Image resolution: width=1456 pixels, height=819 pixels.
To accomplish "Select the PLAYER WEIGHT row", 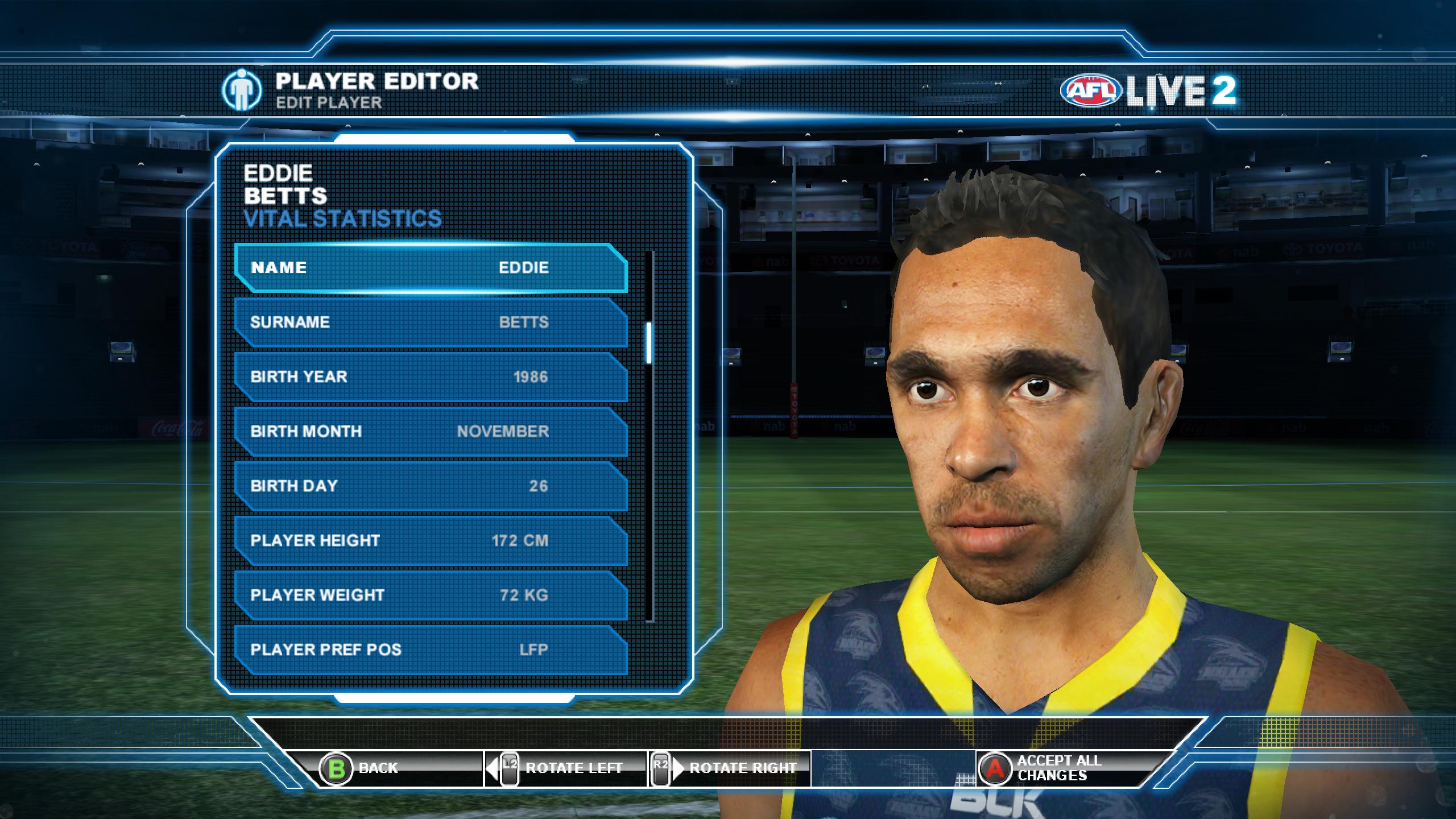I will tap(431, 595).
